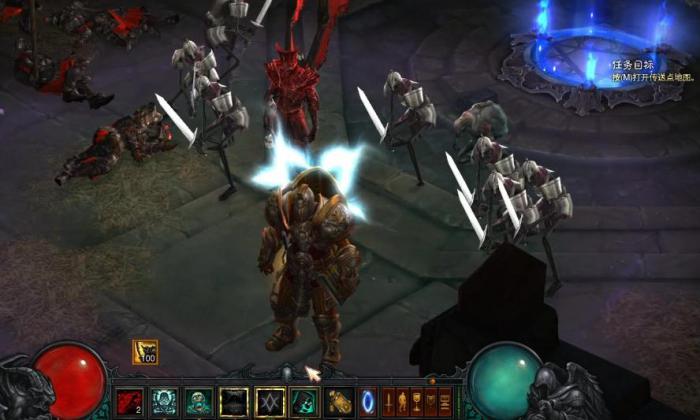Use the golden scroll item slot
The image size is (700, 420).
point(339,401)
